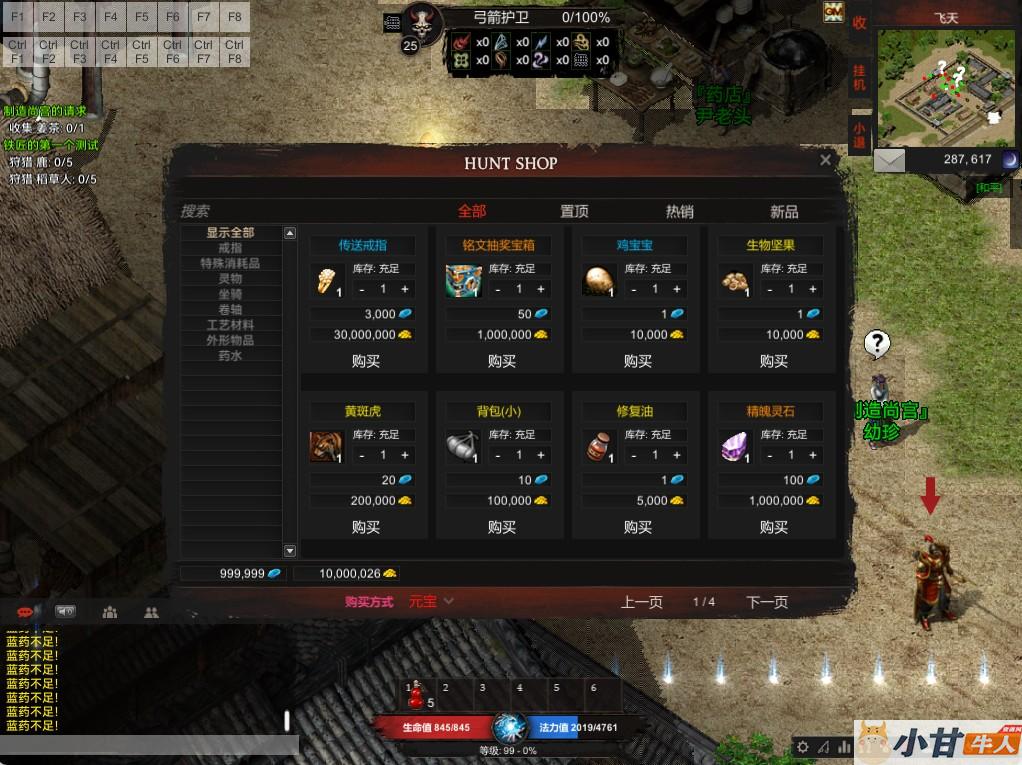Viewport: 1022px width, 765px height.
Task: Select the 戒指 category in the sidebar
Action: 230,248
